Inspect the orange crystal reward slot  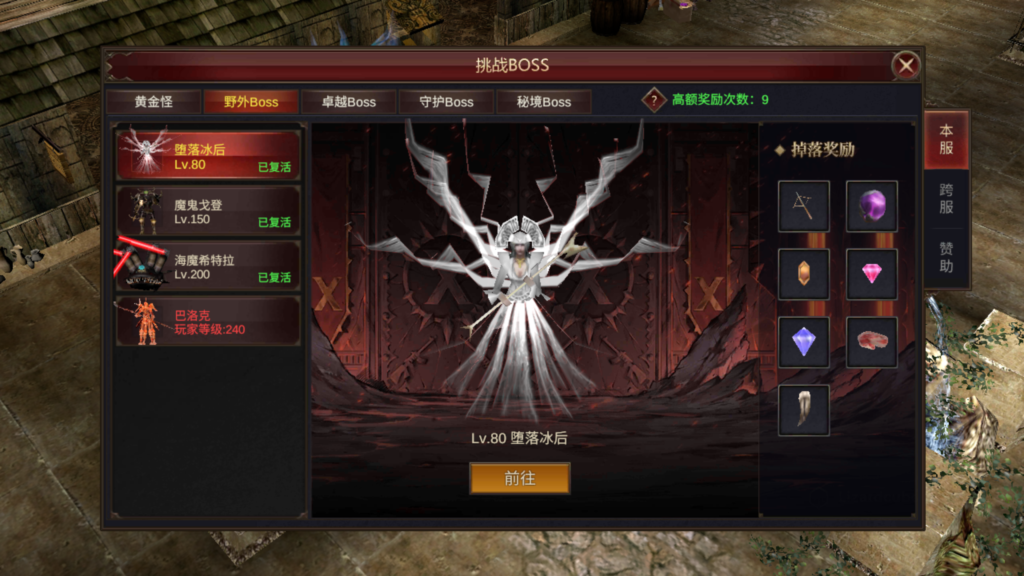804,274
